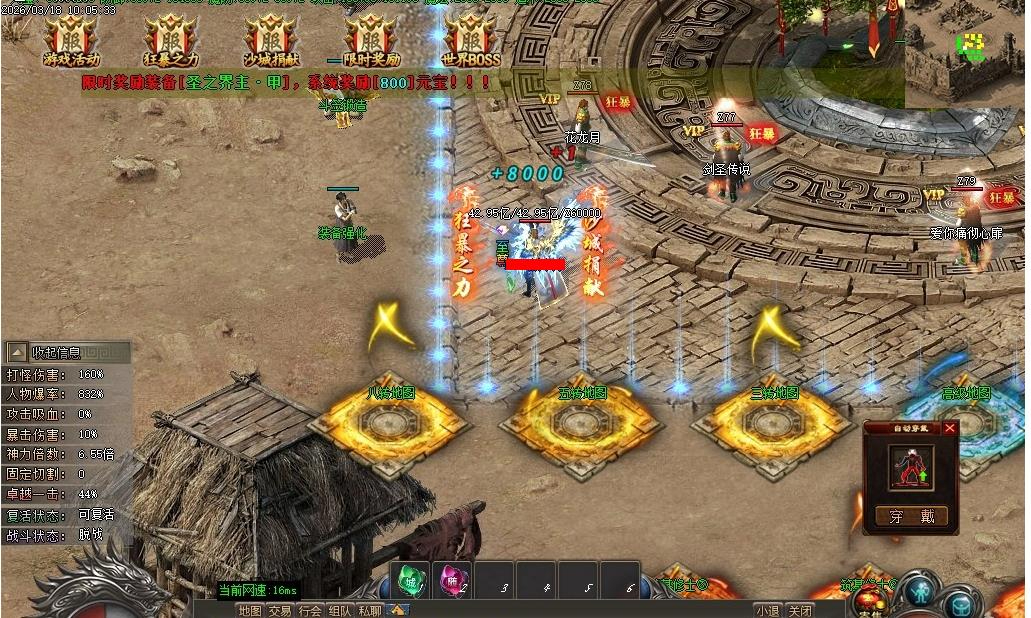1031x618 pixels.
Task: Open the 狂暴之力 icon in the top row
Action: [170, 38]
